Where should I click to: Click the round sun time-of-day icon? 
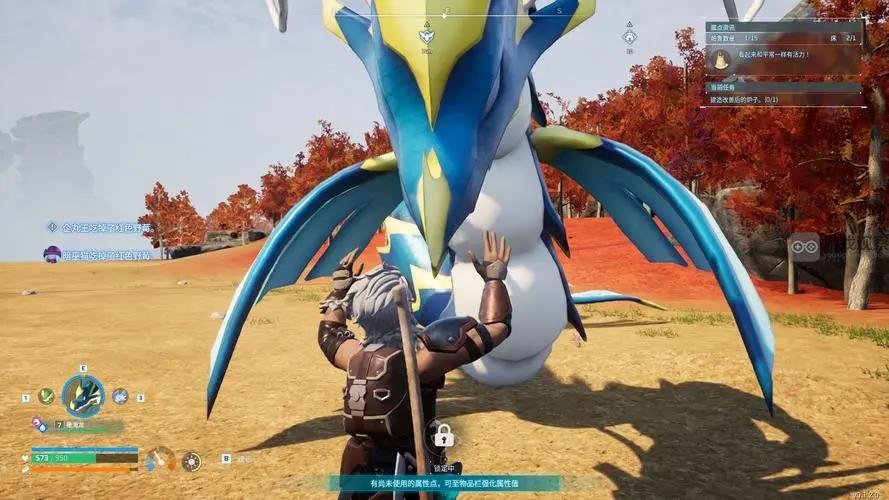pyautogui.click(x=191, y=461)
